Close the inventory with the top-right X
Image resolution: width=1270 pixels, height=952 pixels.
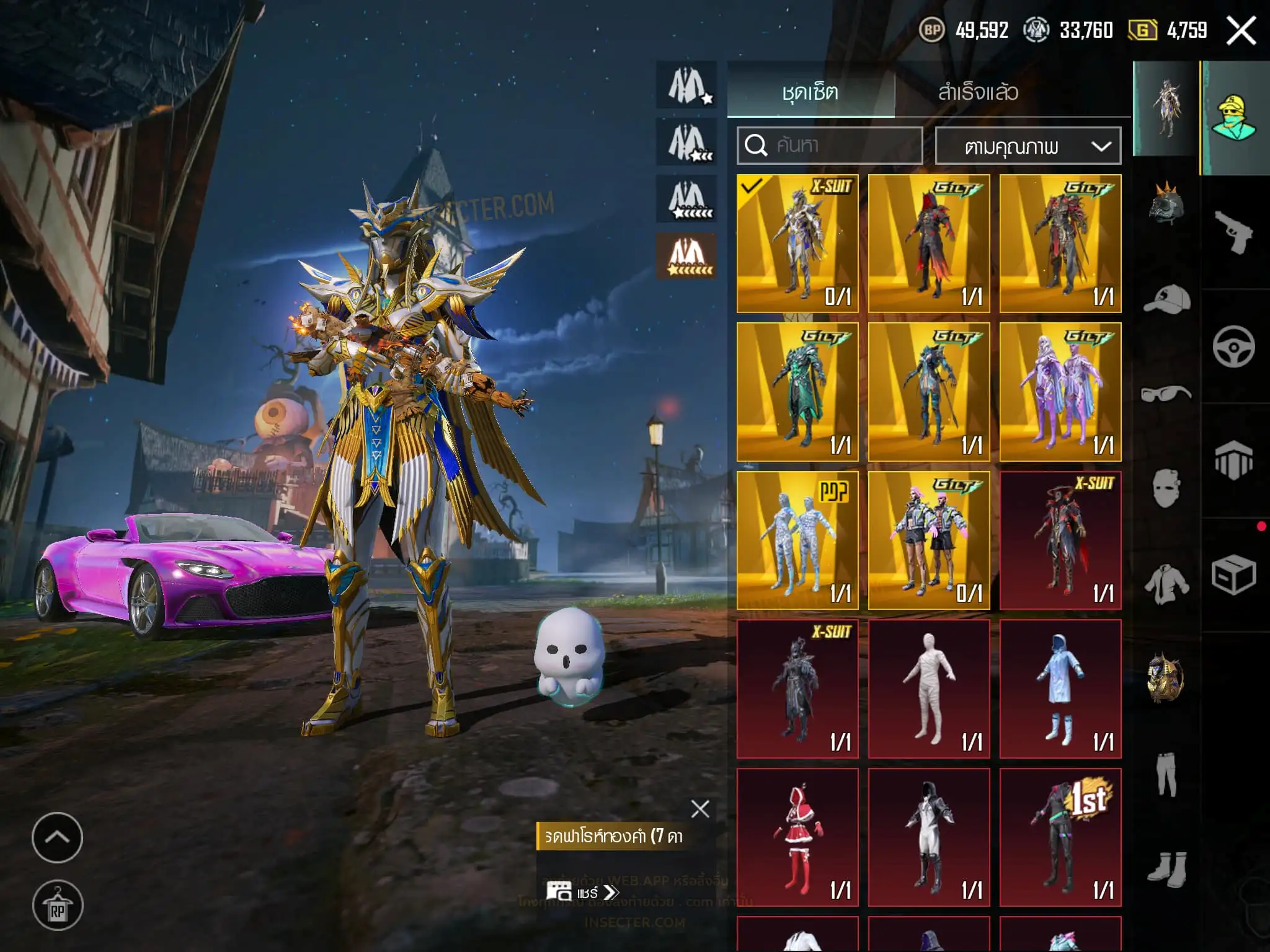(x=1241, y=30)
